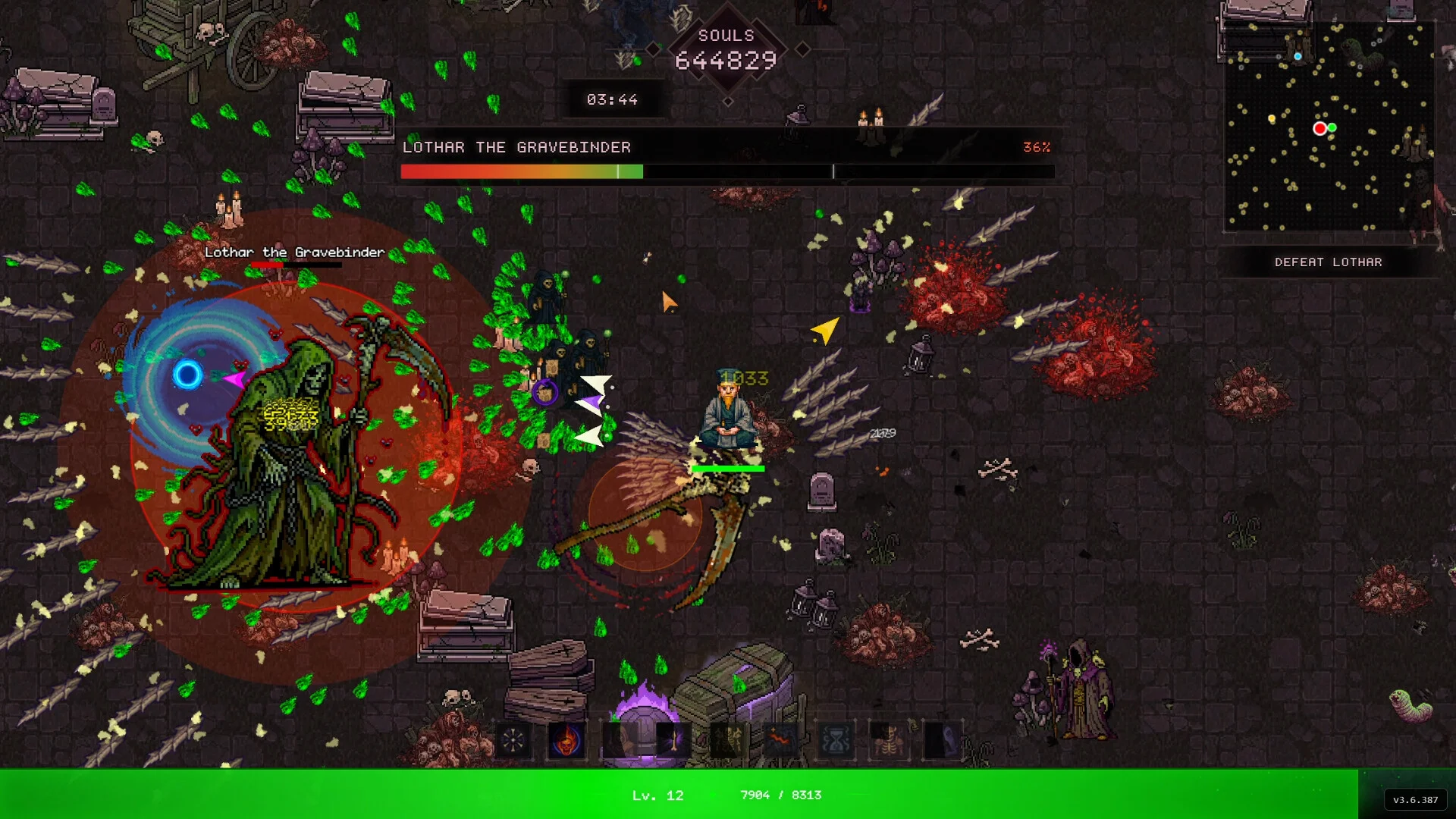Select the Defeat Lothar objective tracker

click(x=1328, y=262)
